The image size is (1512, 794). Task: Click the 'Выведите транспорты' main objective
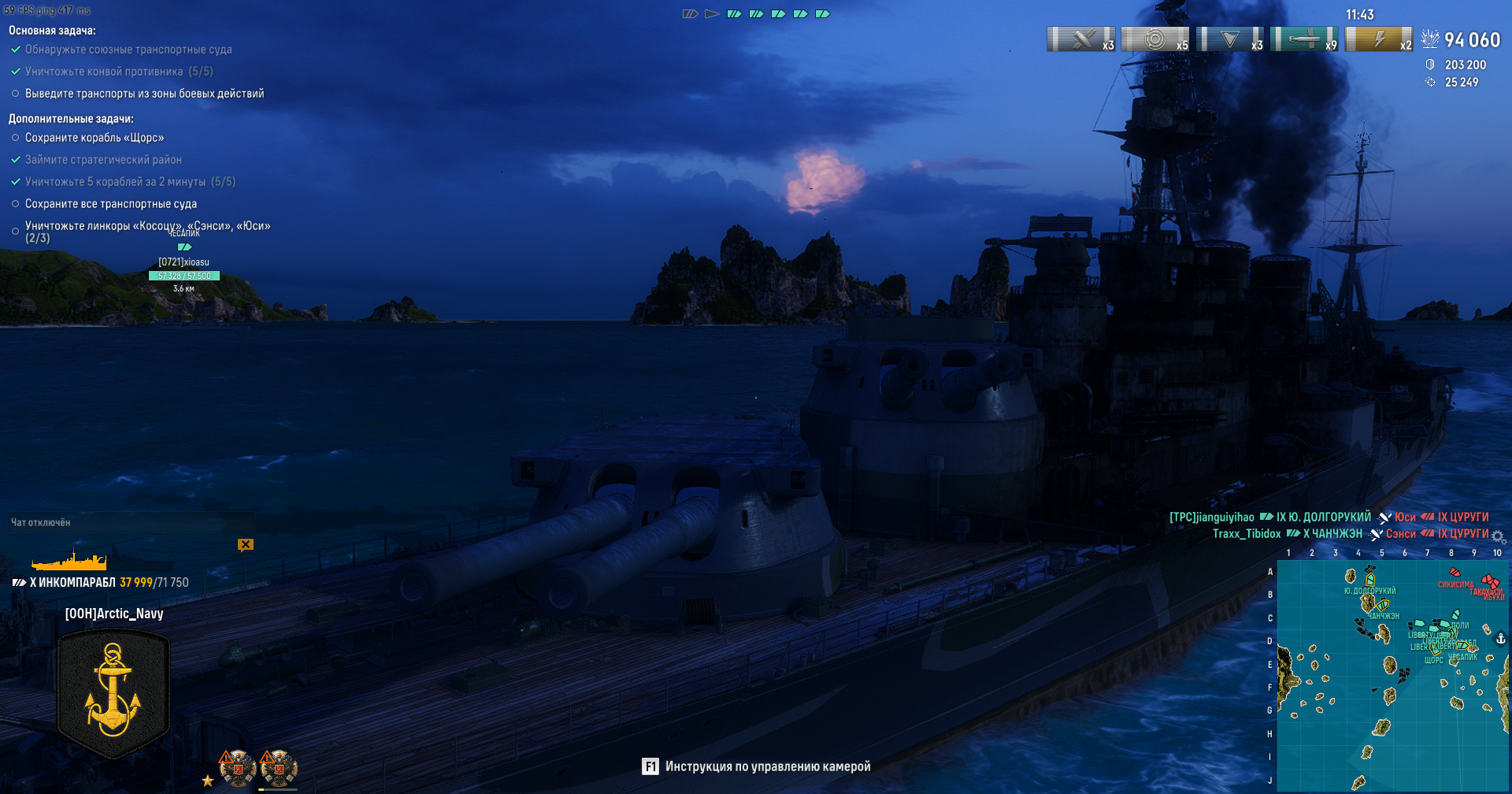144,94
